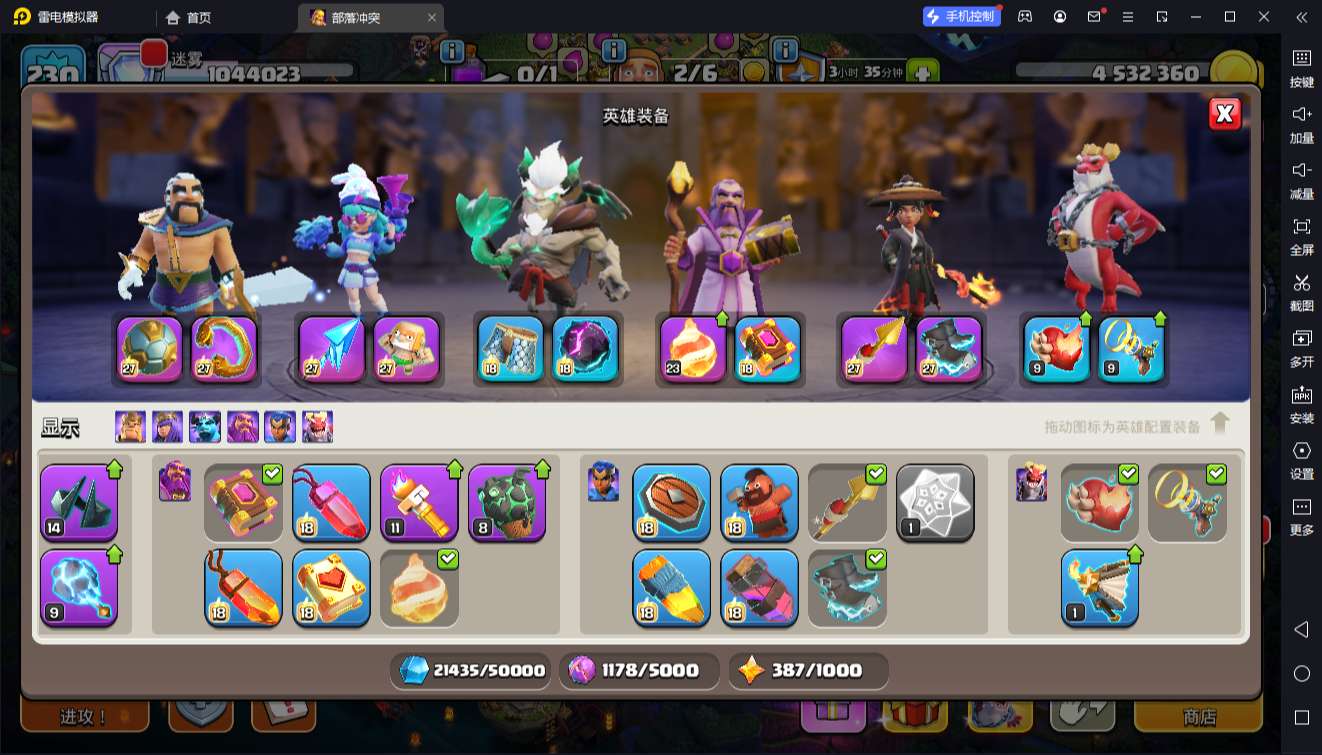Choose the Seeking Shield equipment
1322x755 pixels.
[671, 503]
